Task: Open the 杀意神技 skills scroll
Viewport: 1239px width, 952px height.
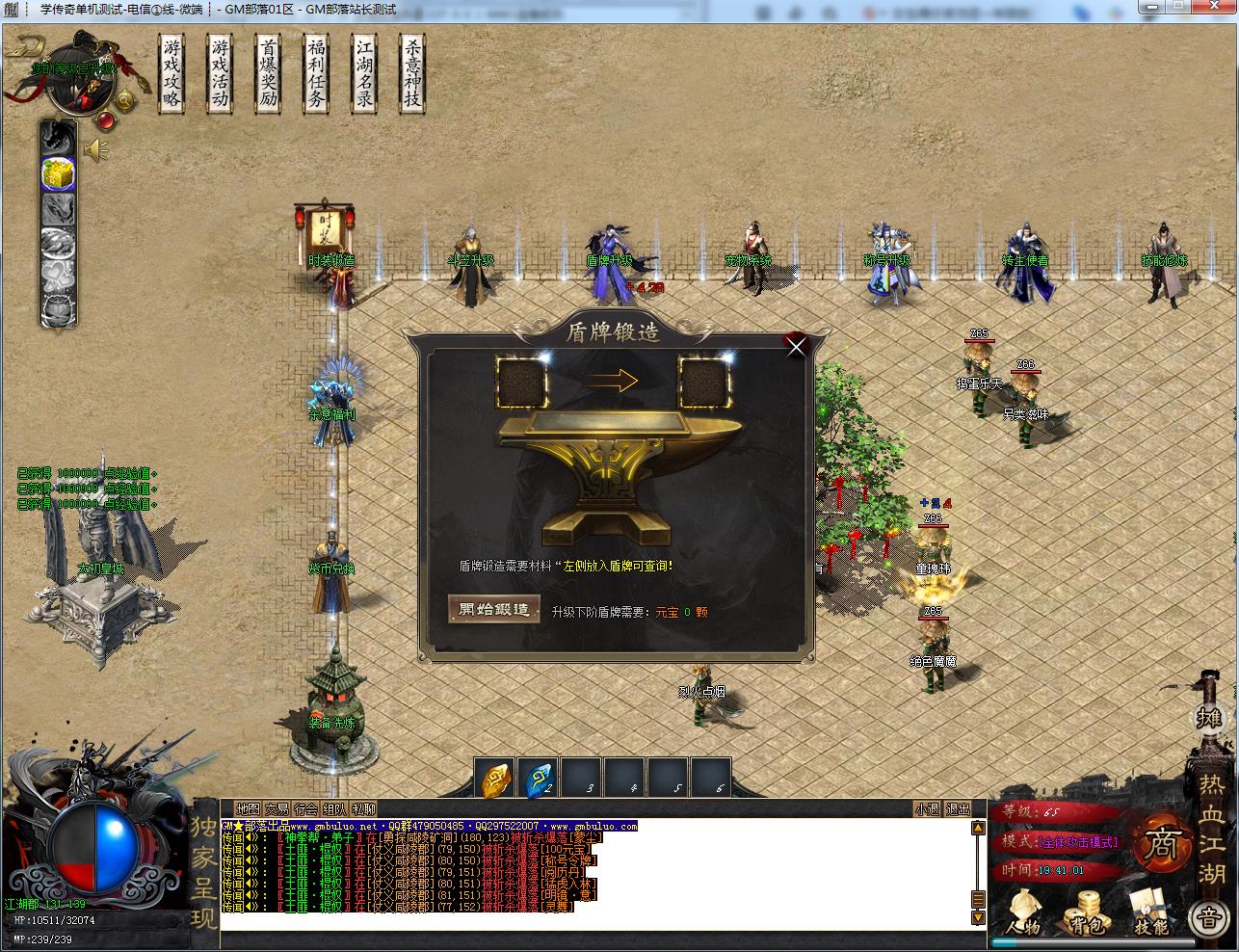Action: 412,73
